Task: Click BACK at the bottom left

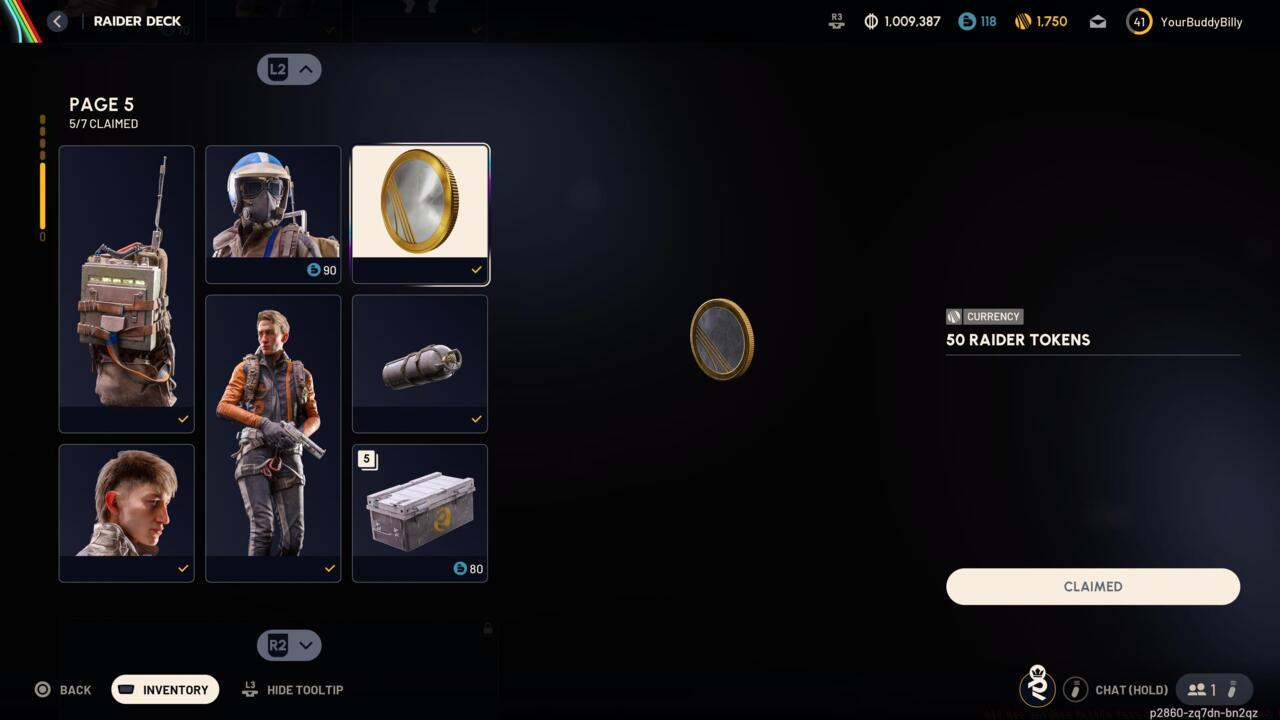Action: pos(63,689)
